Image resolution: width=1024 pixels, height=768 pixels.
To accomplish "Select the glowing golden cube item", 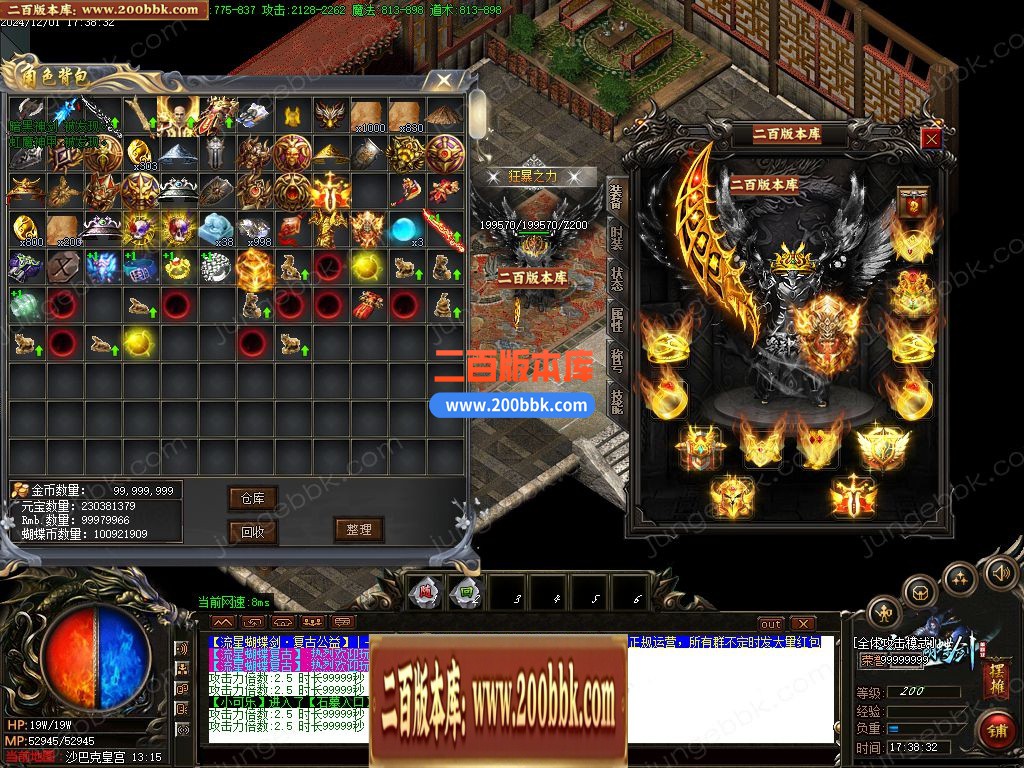I will [x=254, y=267].
